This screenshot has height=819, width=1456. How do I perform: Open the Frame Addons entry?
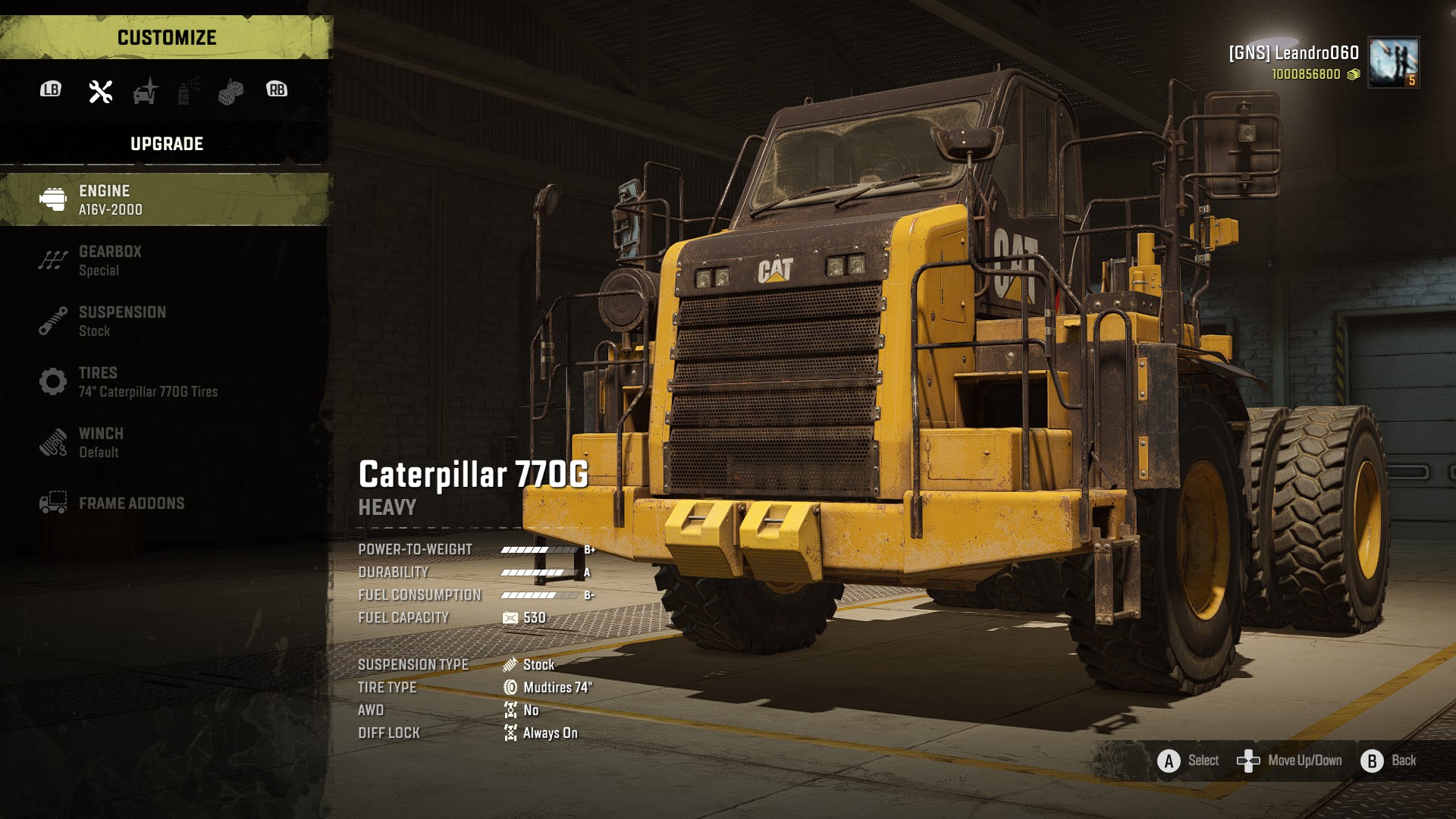click(x=165, y=503)
